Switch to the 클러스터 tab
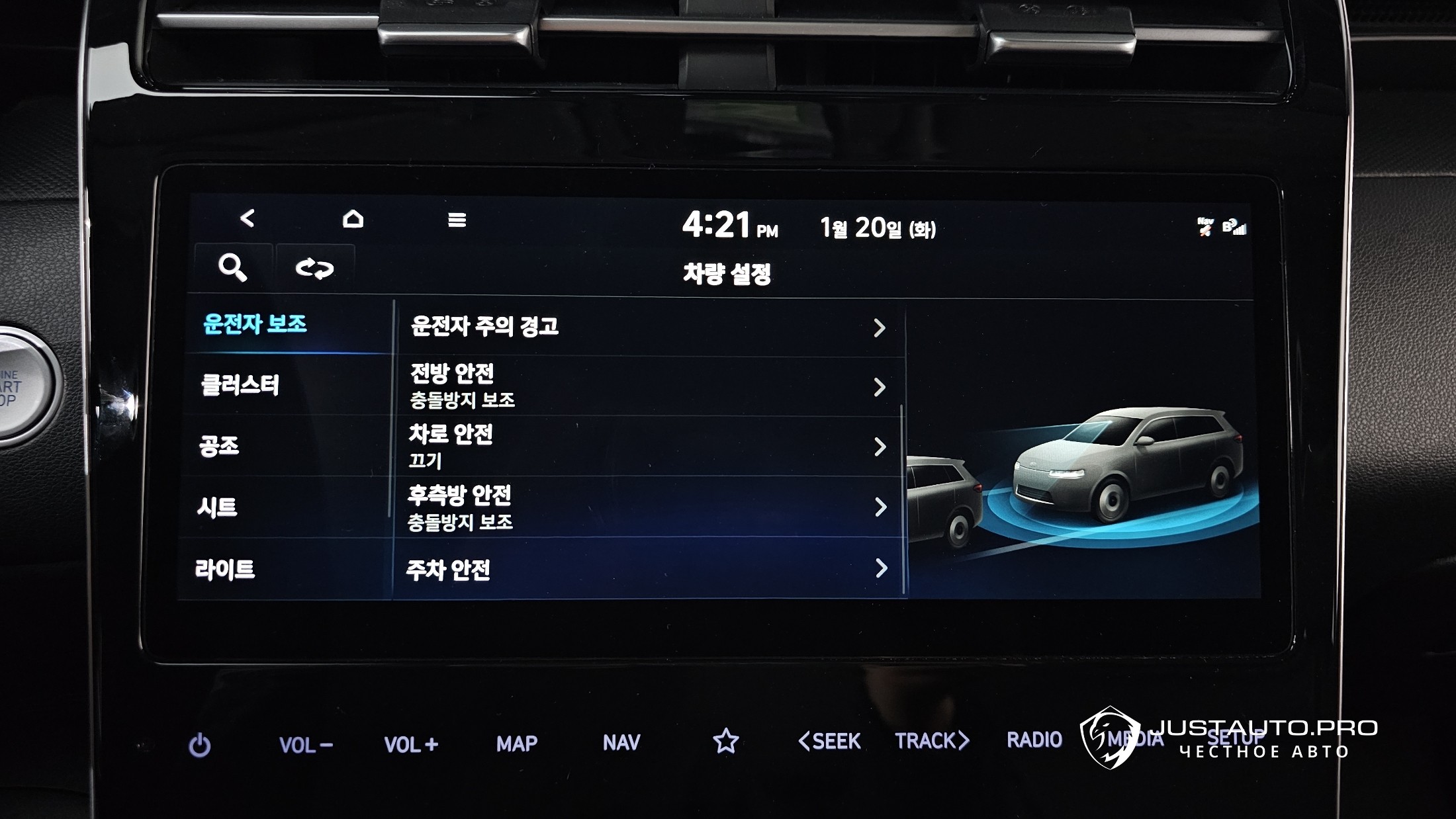The image size is (1456, 819). coord(240,385)
